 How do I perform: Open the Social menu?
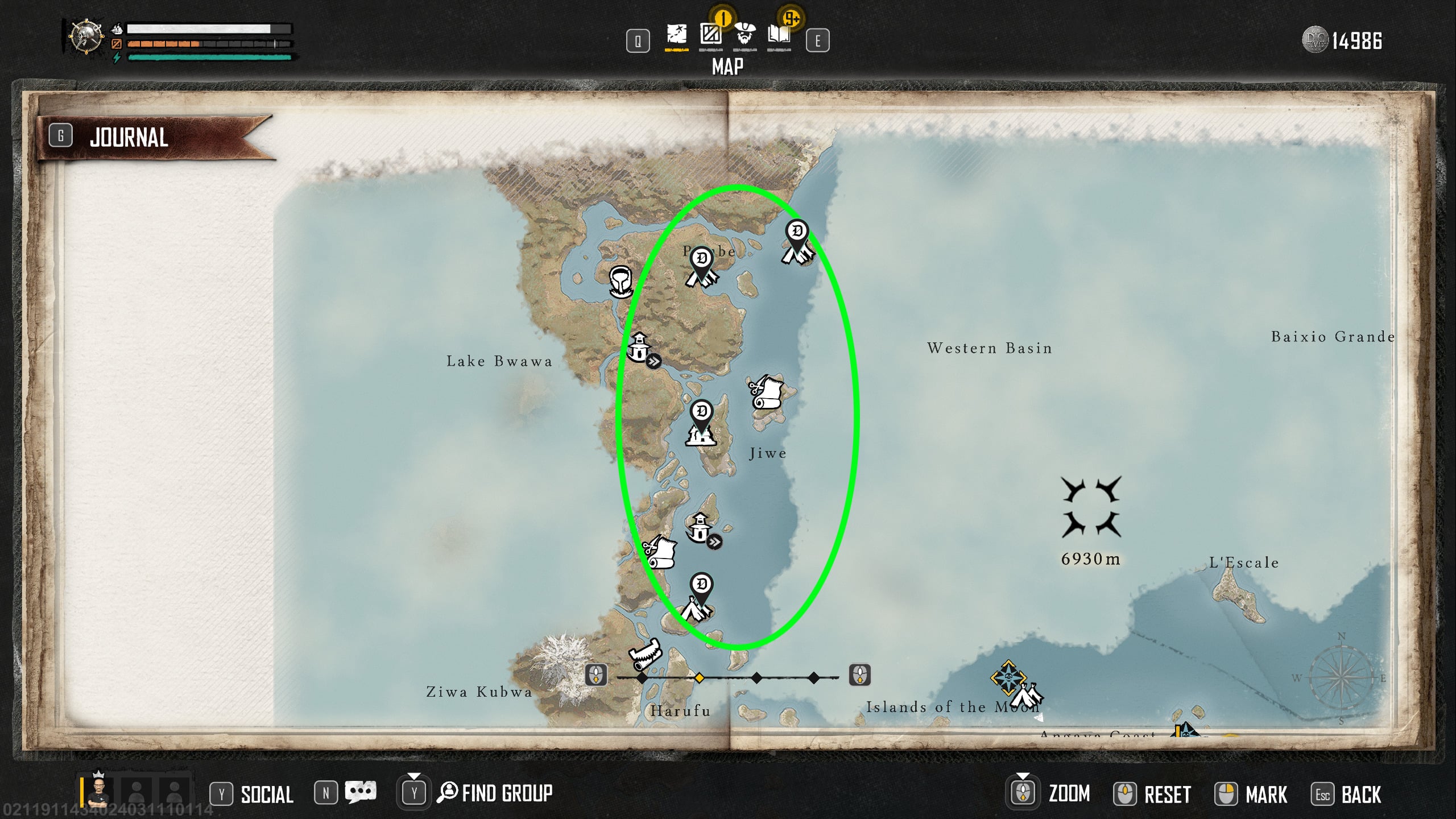tap(266, 794)
